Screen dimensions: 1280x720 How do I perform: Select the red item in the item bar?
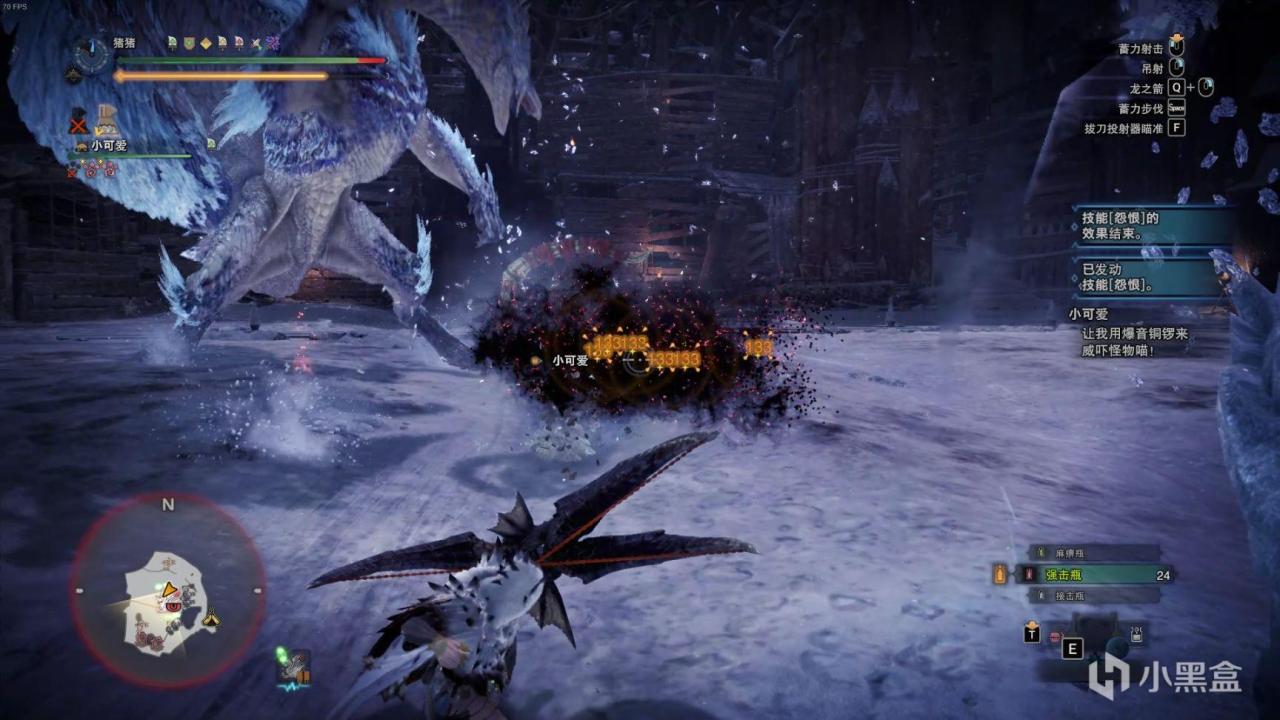point(1054,636)
